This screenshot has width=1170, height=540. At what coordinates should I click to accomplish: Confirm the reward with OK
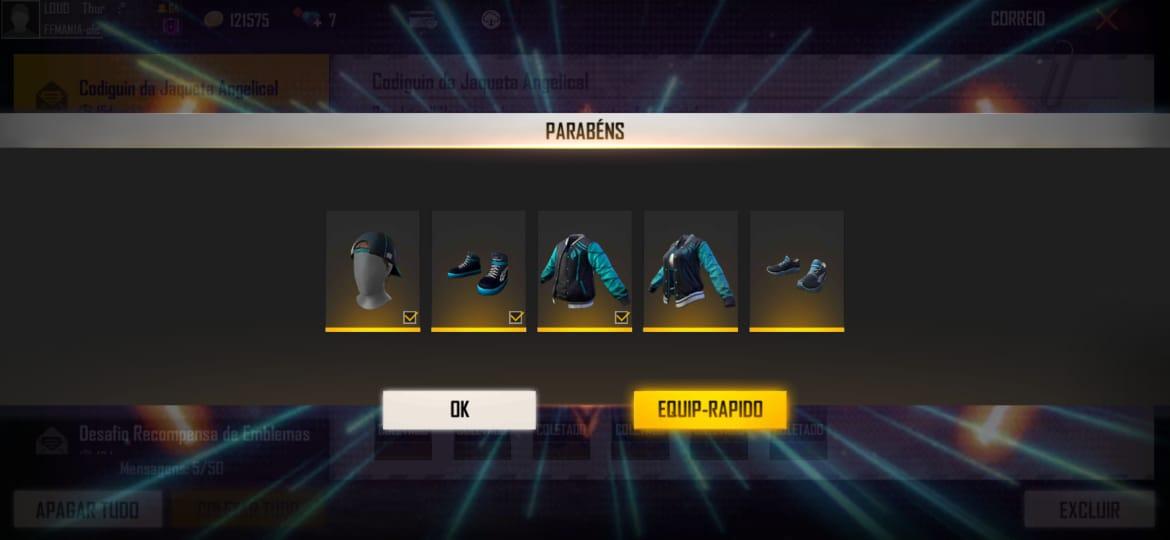(x=459, y=409)
